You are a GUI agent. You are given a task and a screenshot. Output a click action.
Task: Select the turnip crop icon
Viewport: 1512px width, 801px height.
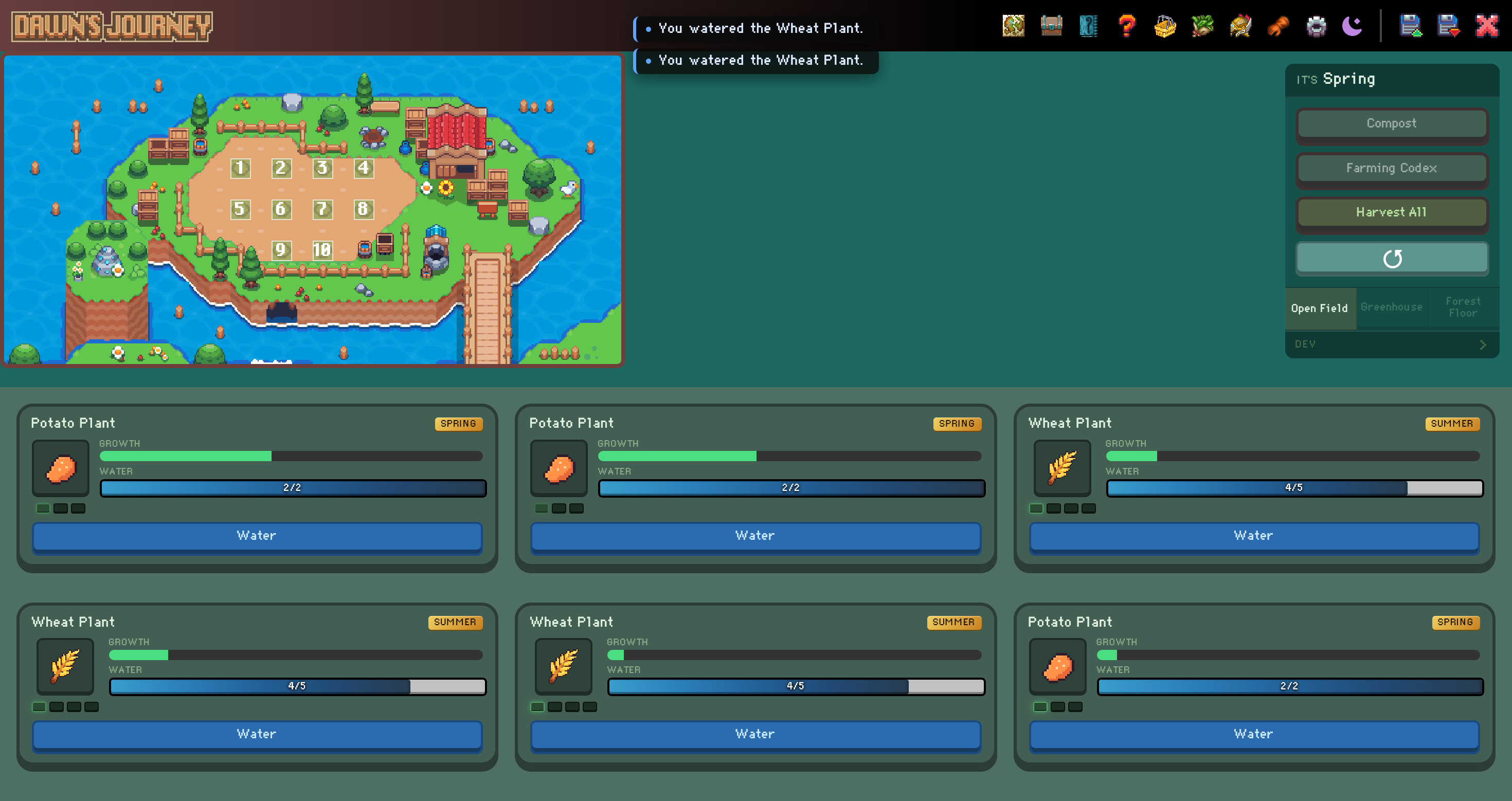1202,26
